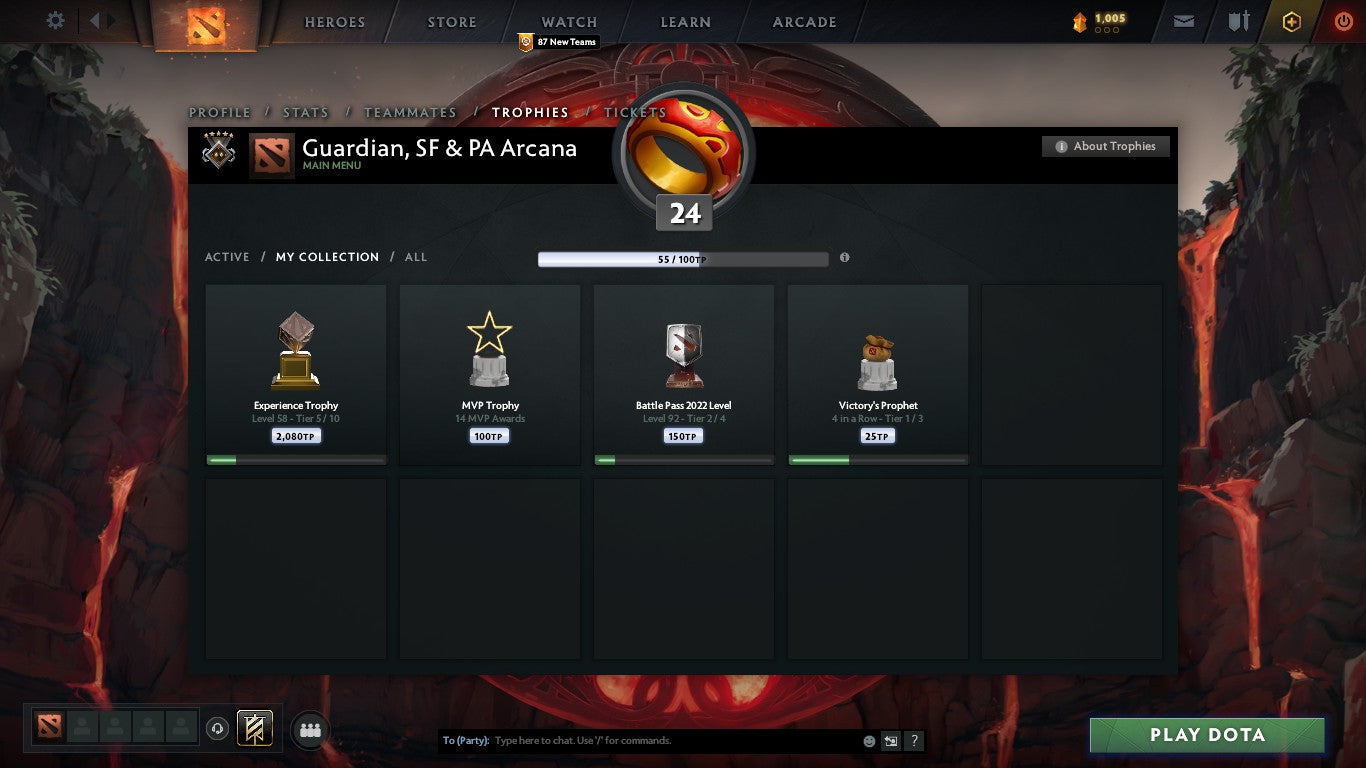Open About Trophies

1106,145
